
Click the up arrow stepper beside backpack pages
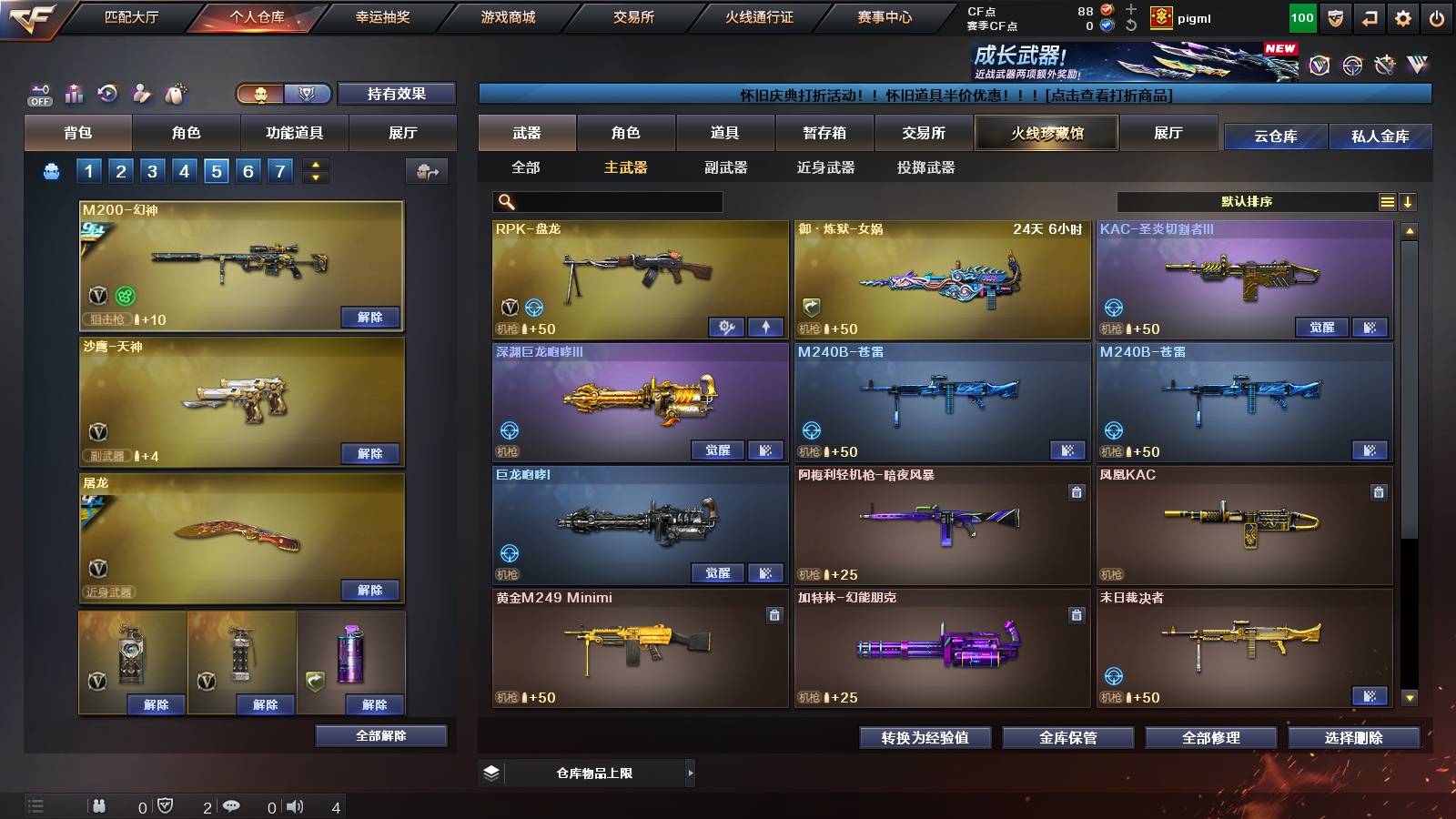314,164
